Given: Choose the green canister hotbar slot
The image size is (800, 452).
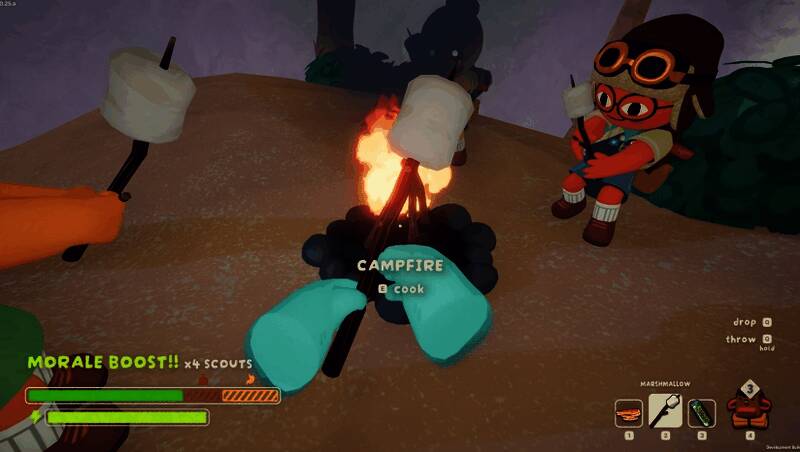Looking at the screenshot, I should pyautogui.click(x=701, y=411).
